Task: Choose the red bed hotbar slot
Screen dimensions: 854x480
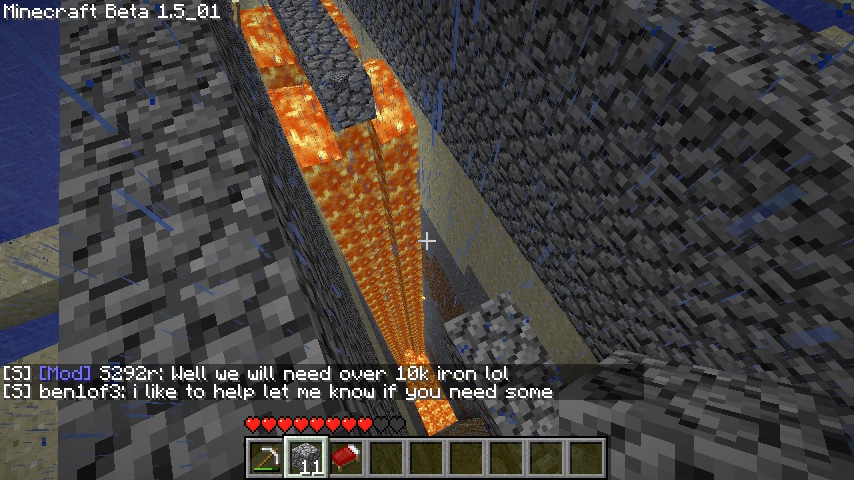Action: pyautogui.click(x=345, y=458)
